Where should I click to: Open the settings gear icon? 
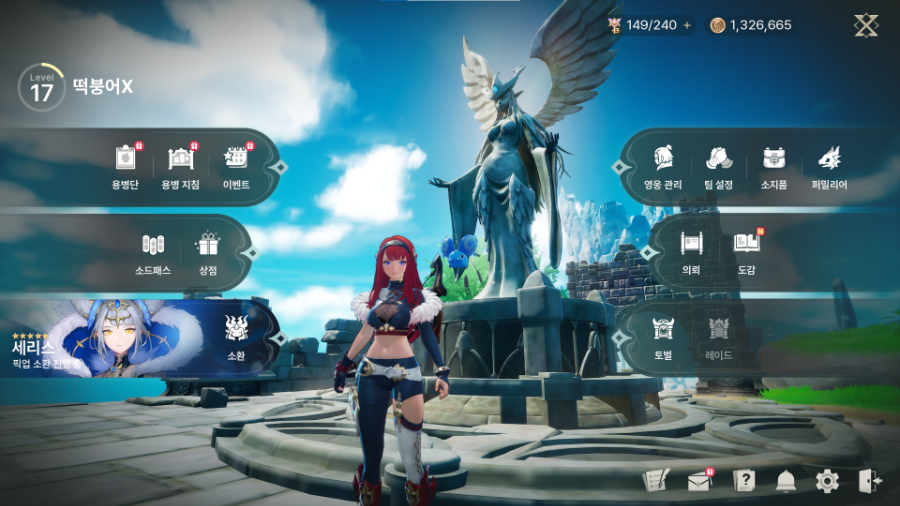pos(827,481)
